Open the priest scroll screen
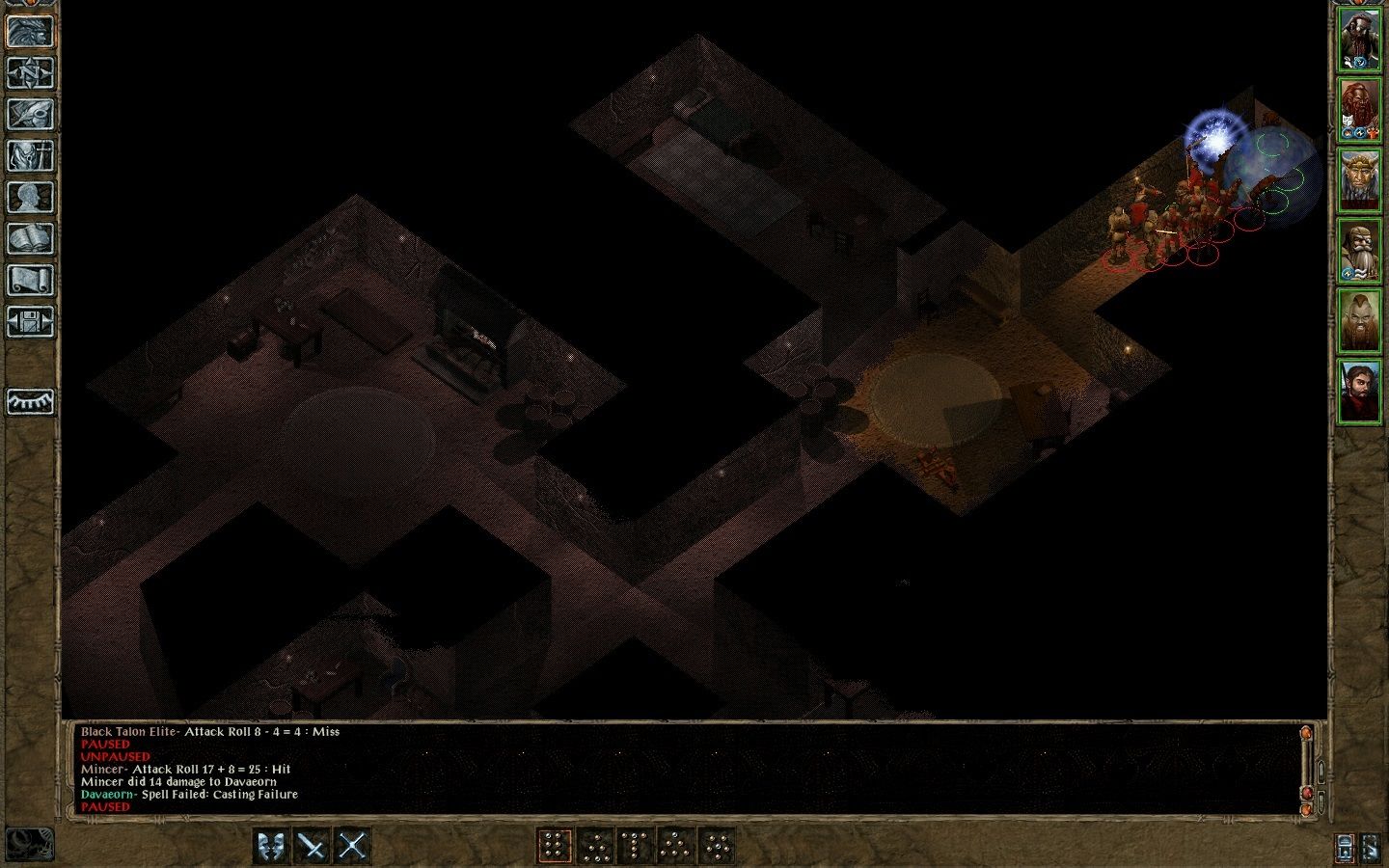 (x=30, y=281)
